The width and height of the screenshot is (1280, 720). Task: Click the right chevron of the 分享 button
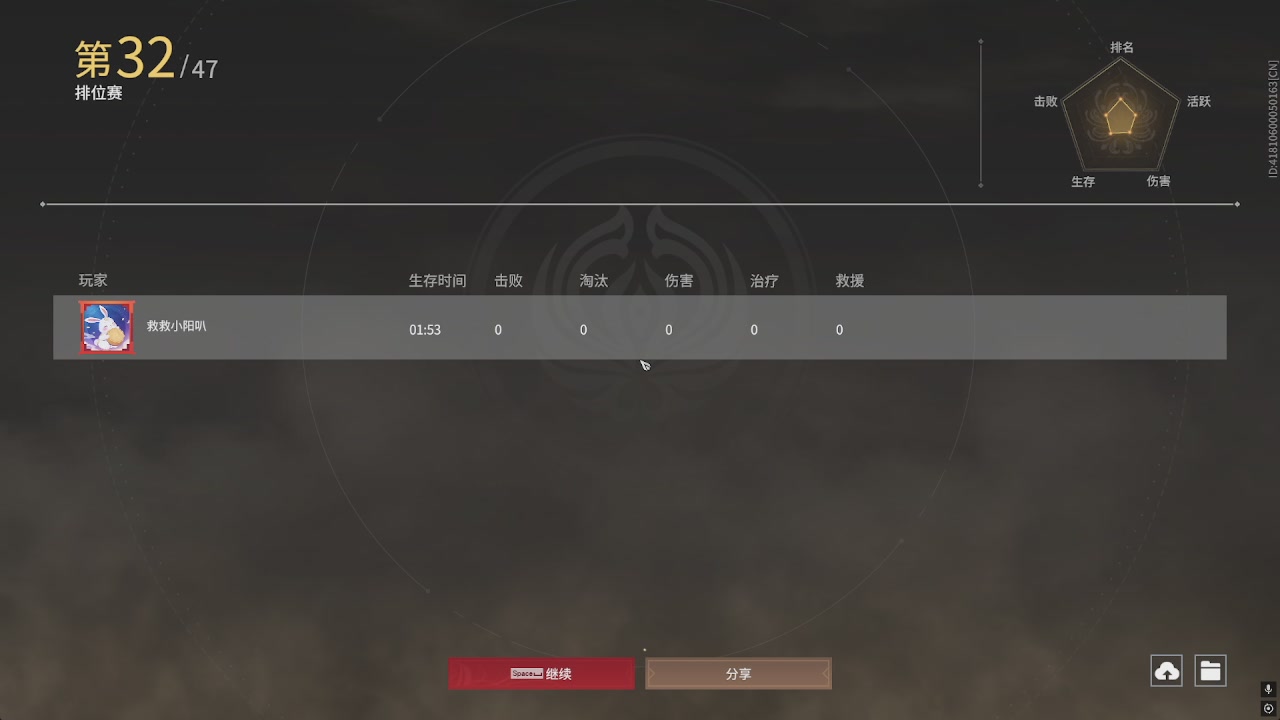pos(824,673)
